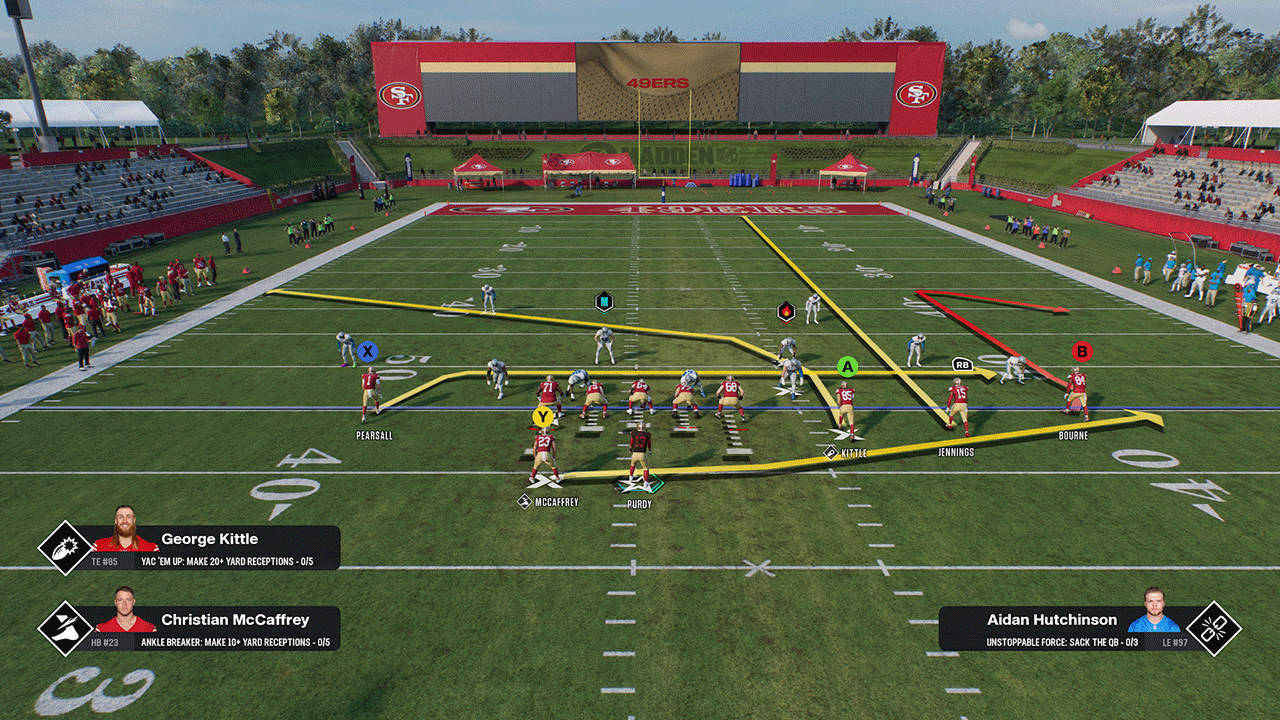Select the PURDY quarterback name label

point(639,505)
